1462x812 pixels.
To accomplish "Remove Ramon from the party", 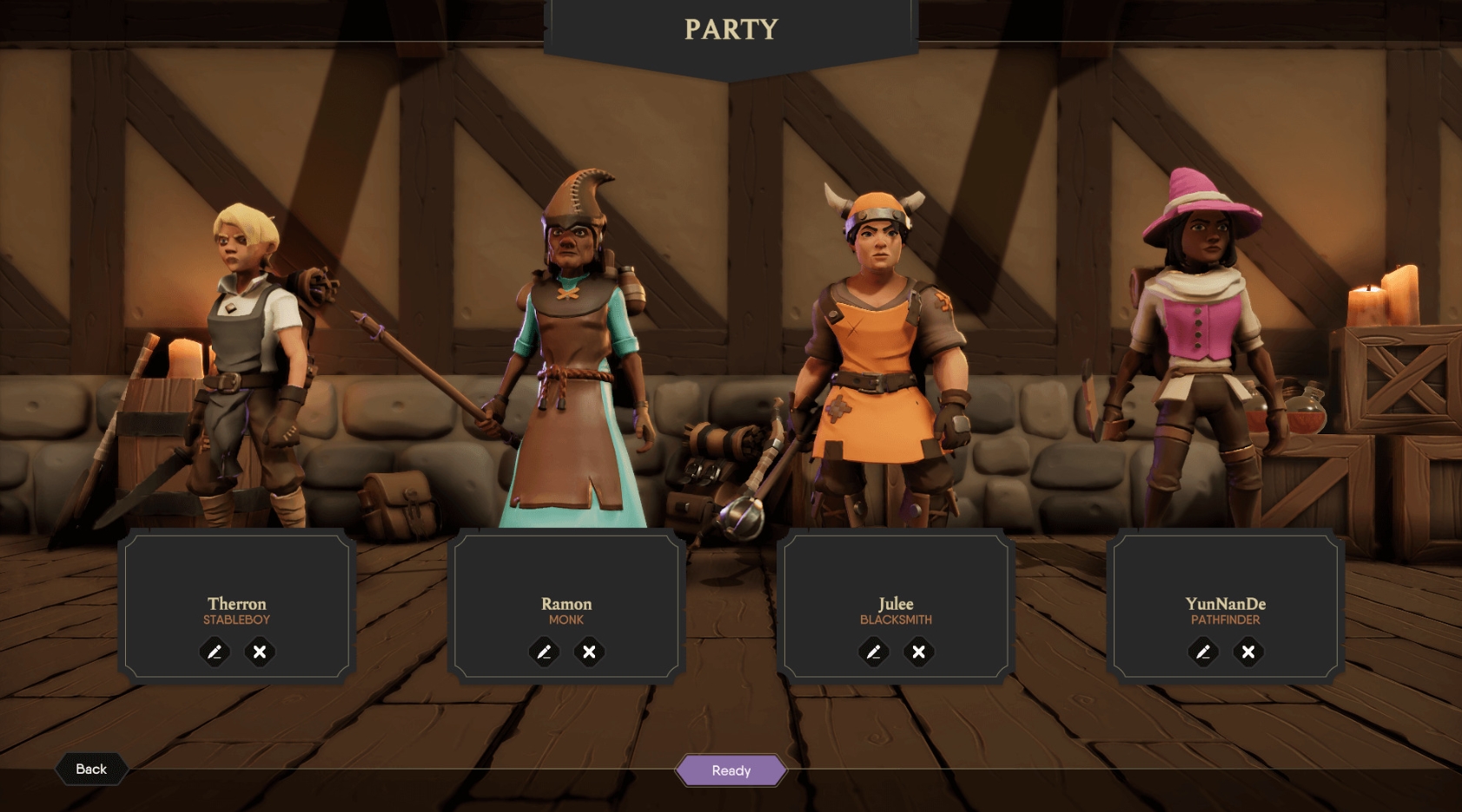I will coord(589,651).
